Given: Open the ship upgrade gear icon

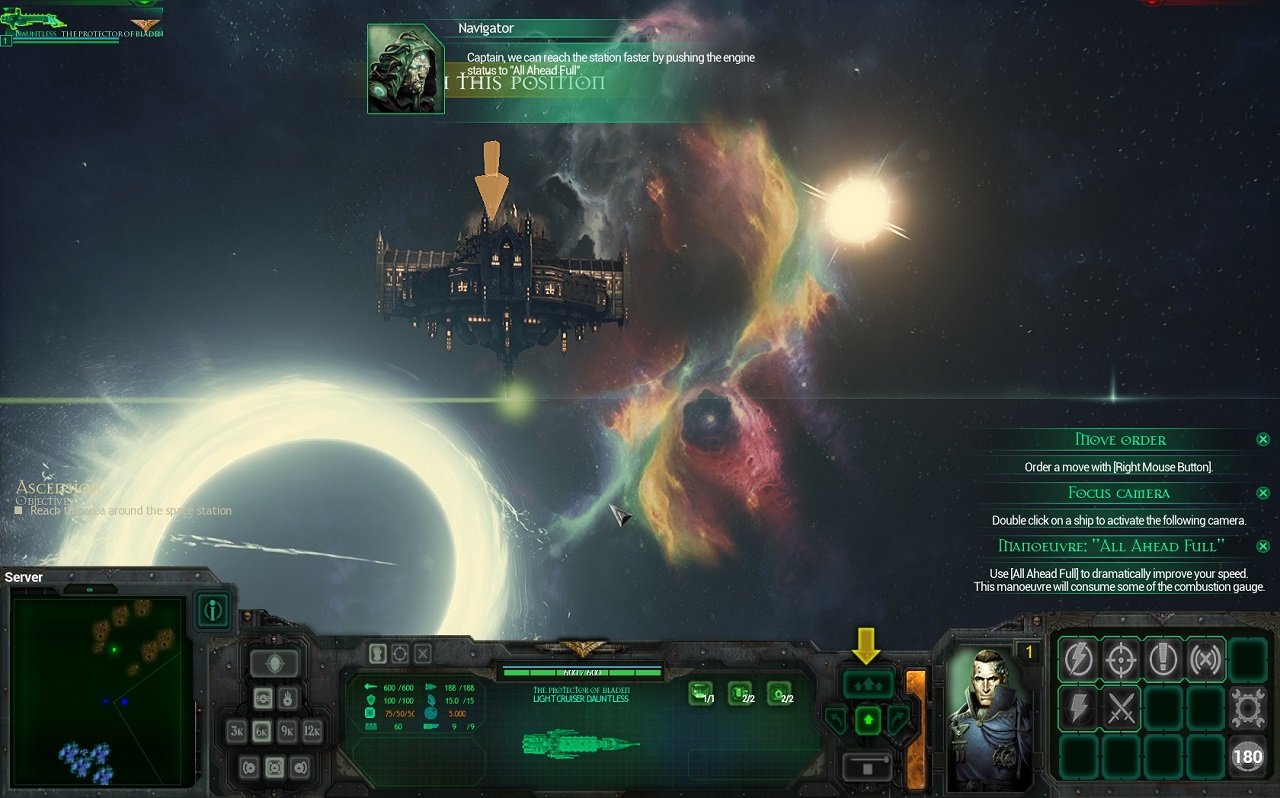Looking at the screenshot, I should (x=1247, y=707).
